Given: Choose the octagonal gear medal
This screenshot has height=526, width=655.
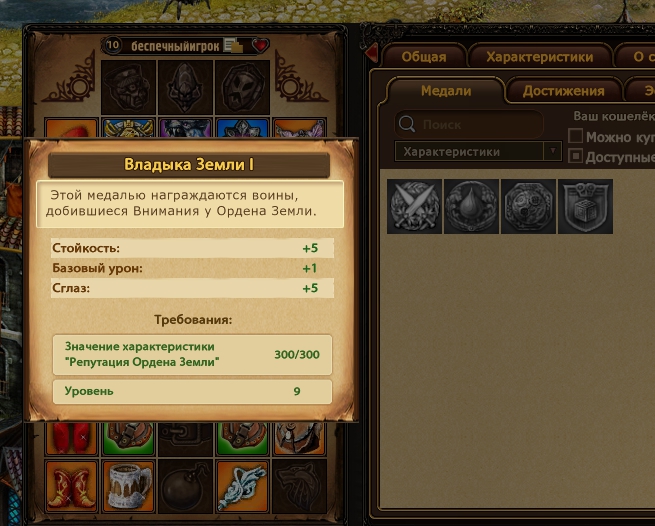Looking at the screenshot, I should [x=529, y=206].
